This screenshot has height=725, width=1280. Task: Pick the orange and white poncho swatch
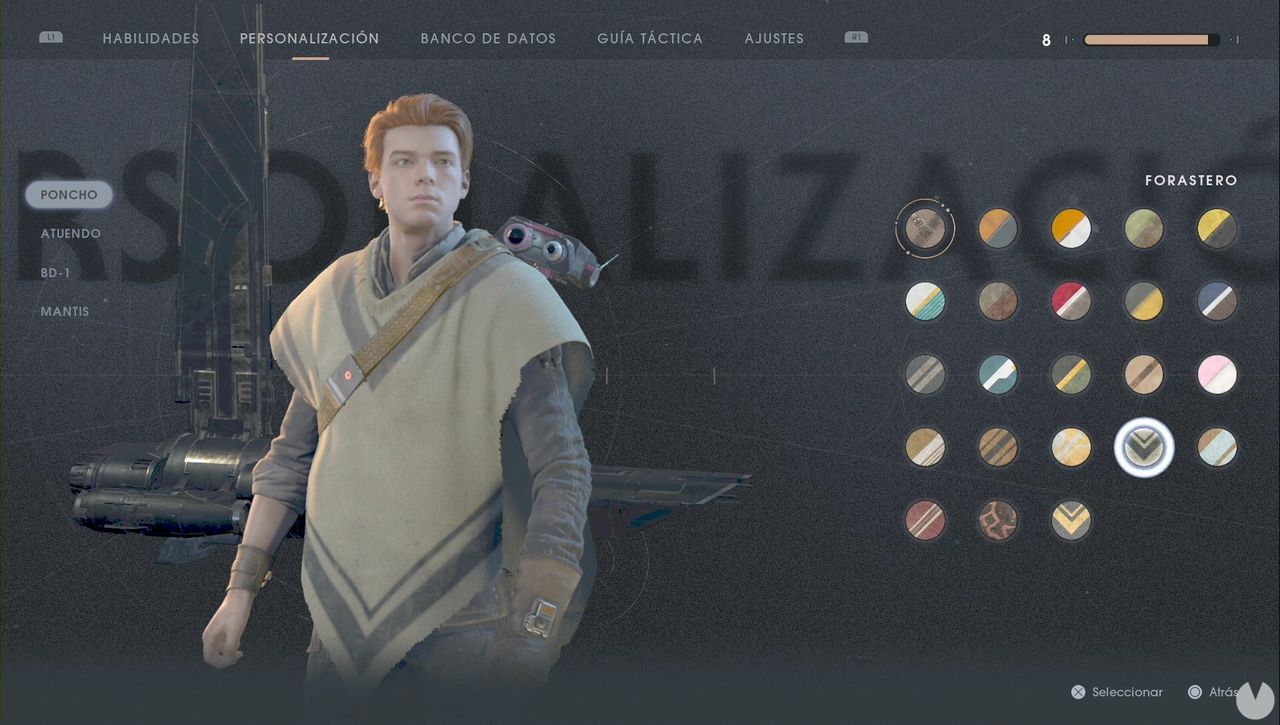click(1071, 228)
